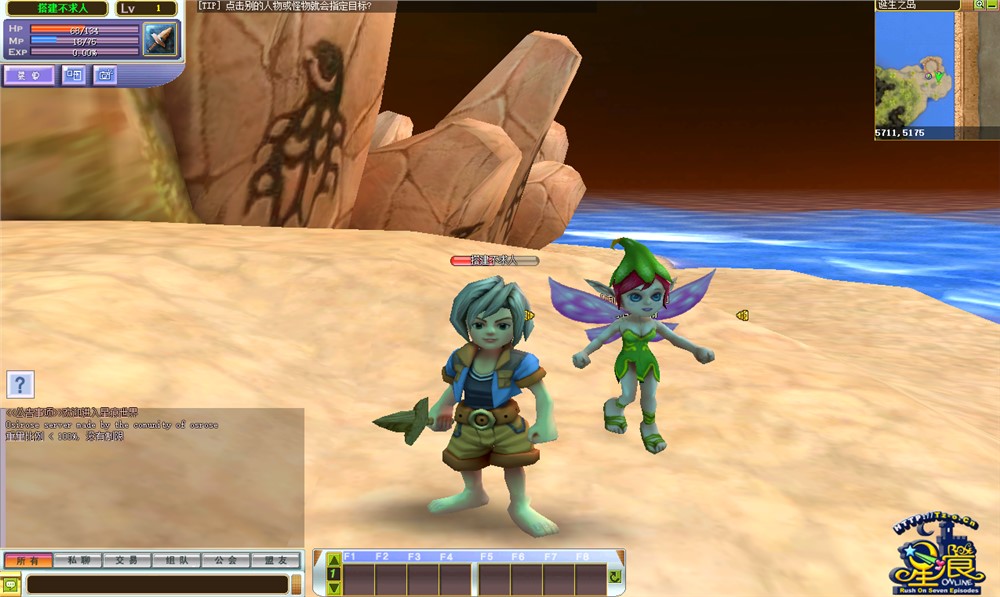1000x597 pixels.
Task: Switch to the 盟友 chat tab
Action: [275, 561]
